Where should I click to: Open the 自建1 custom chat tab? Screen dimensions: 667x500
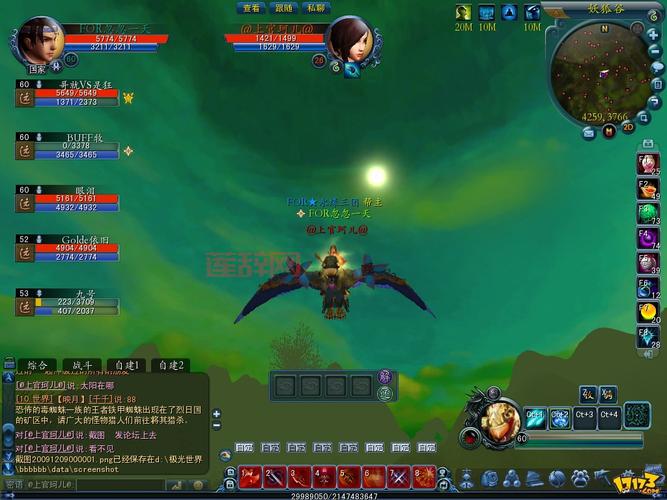tap(129, 365)
